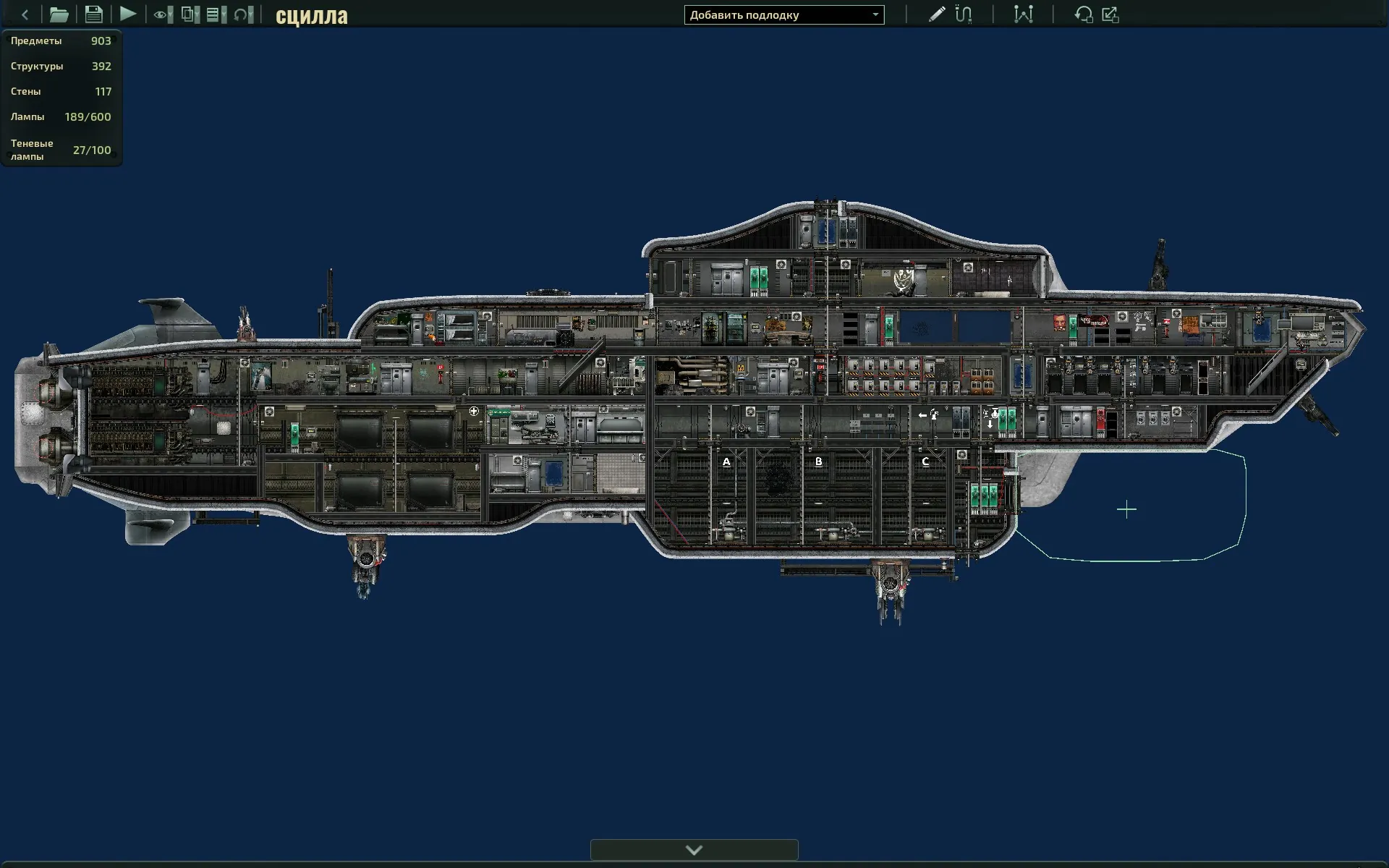Activate the wiring cable mode
Screen dimensions: 1389x868
964,14
